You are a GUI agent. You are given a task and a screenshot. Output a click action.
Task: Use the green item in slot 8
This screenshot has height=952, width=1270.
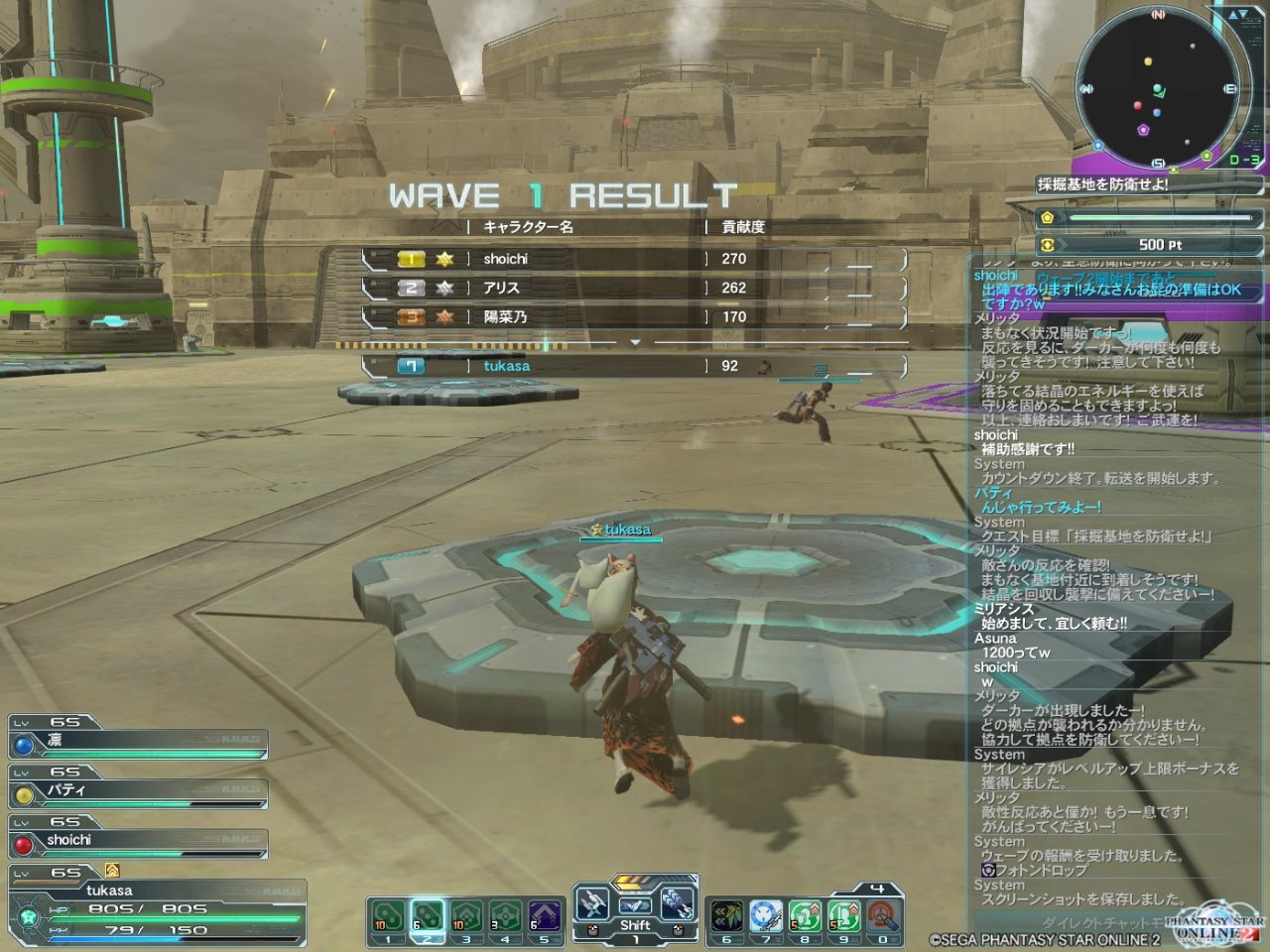tap(805, 918)
